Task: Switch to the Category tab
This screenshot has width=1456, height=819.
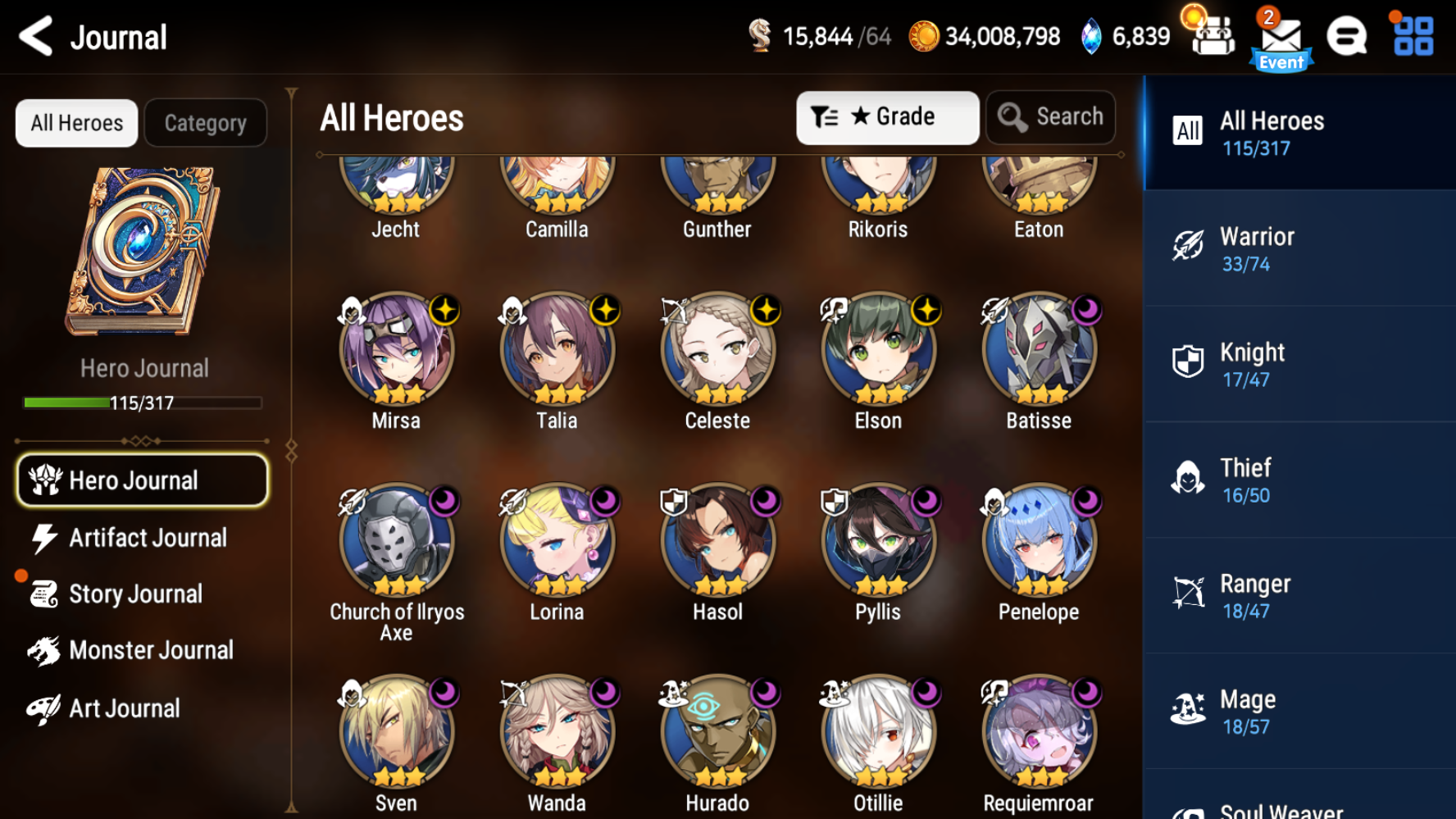Action: tap(205, 122)
